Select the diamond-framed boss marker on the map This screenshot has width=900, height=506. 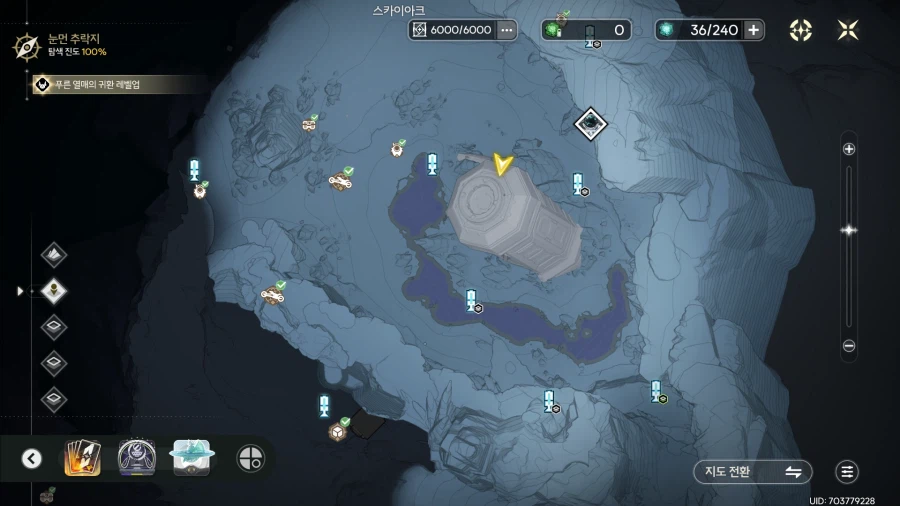tap(591, 124)
